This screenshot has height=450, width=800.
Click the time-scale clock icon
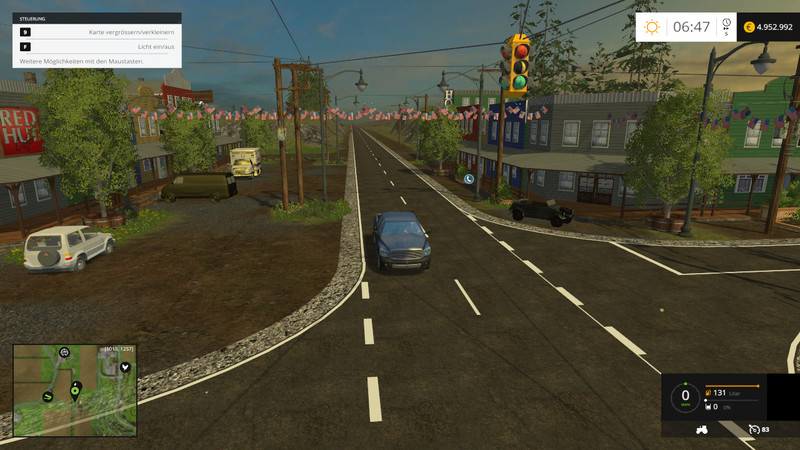point(726,24)
